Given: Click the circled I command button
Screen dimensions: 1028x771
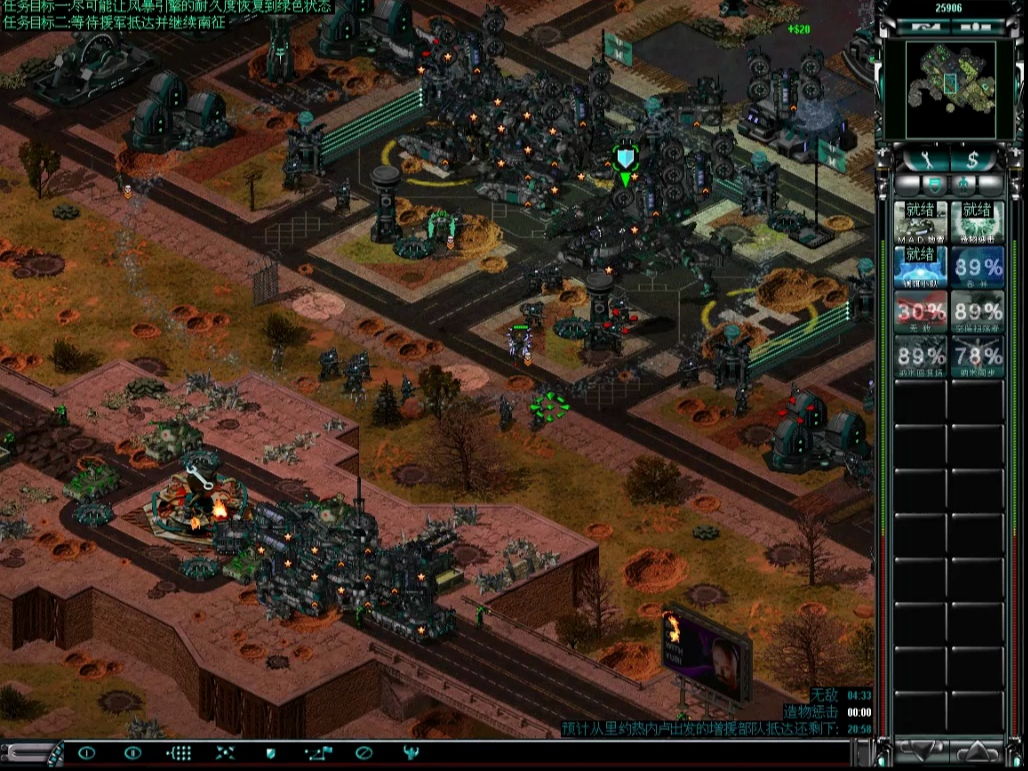Looking at the screenshot, I should (x=87, y=753).
